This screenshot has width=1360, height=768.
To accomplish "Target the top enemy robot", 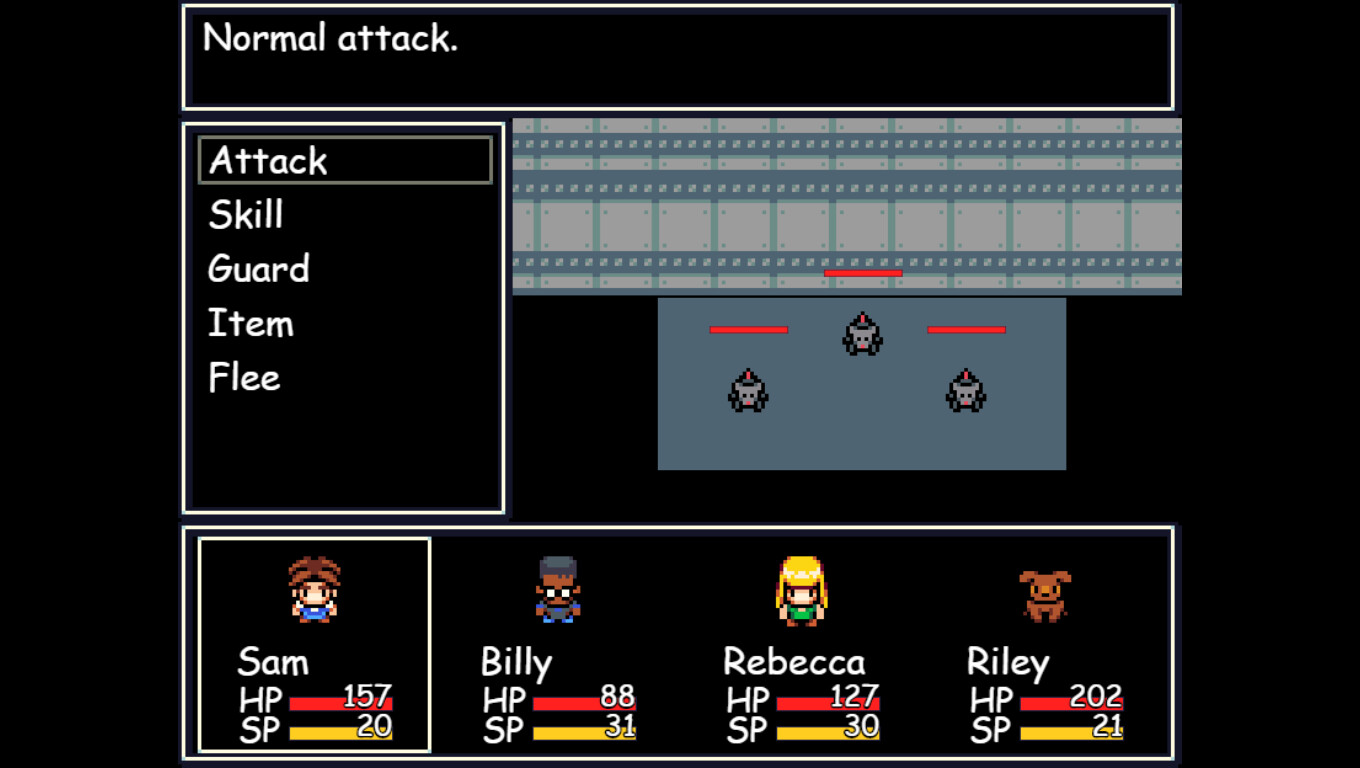I will coord(862,335).
